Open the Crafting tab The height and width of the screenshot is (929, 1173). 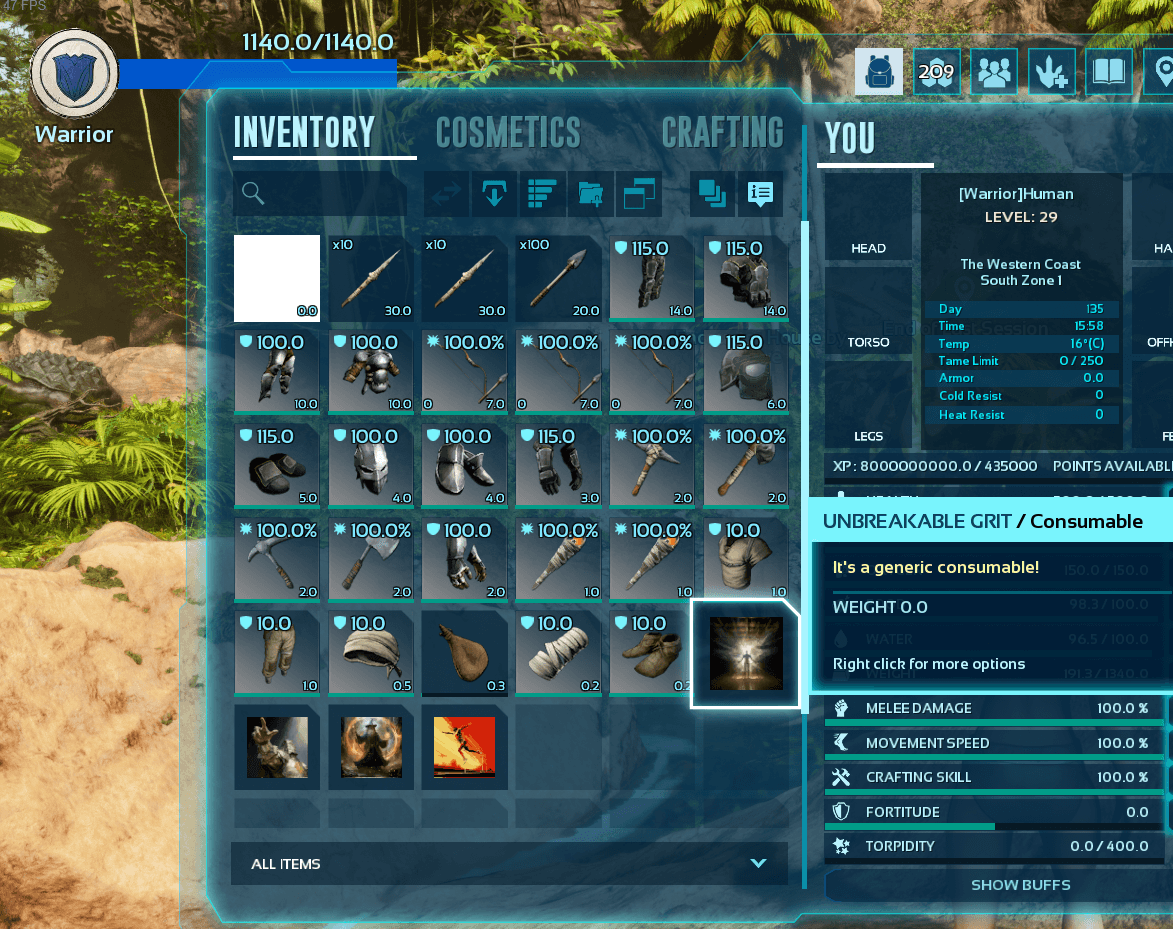pyautogui.click(x=722, y=133)
